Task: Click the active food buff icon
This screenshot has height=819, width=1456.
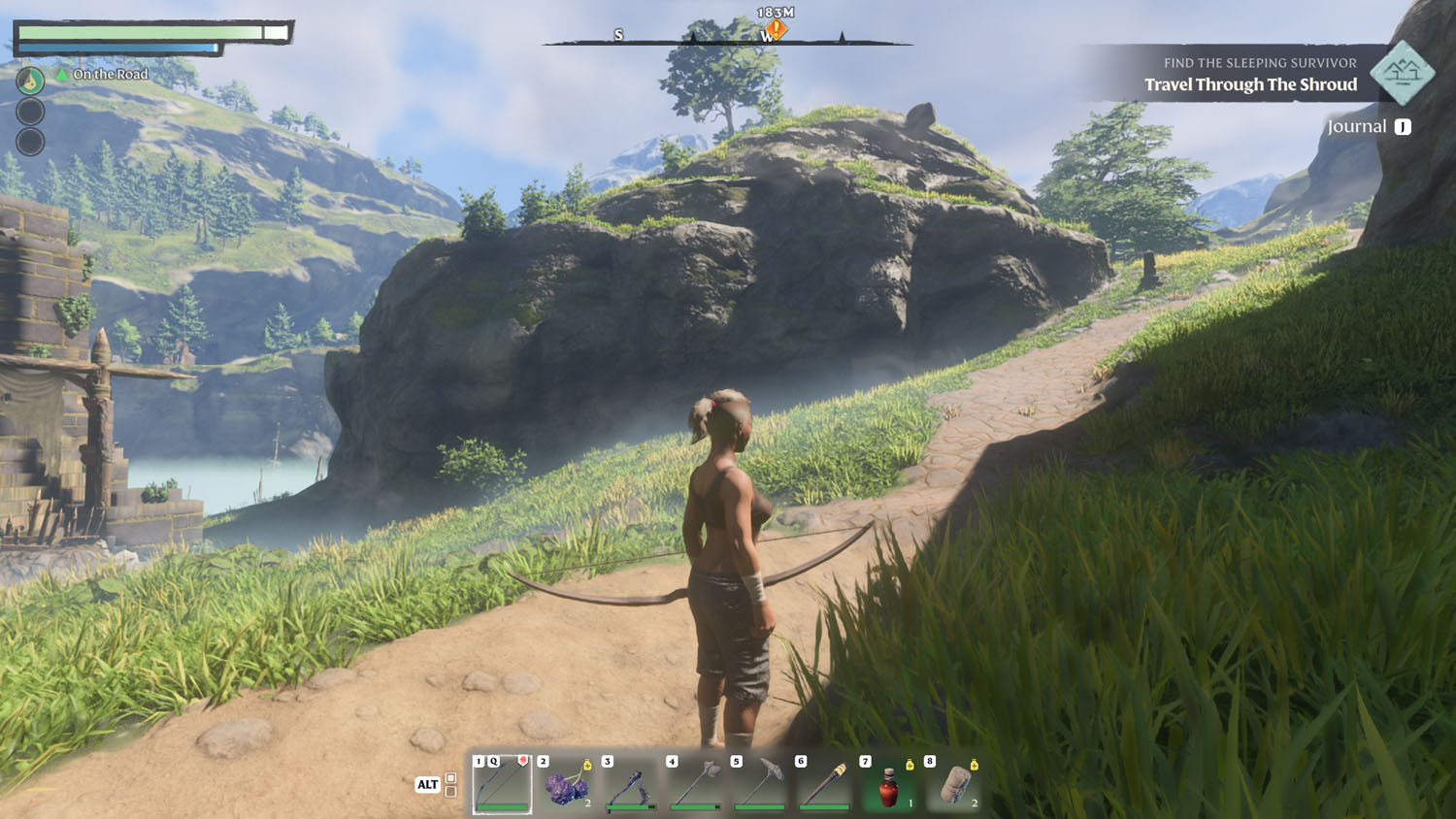Action: (x=30, y=81)
